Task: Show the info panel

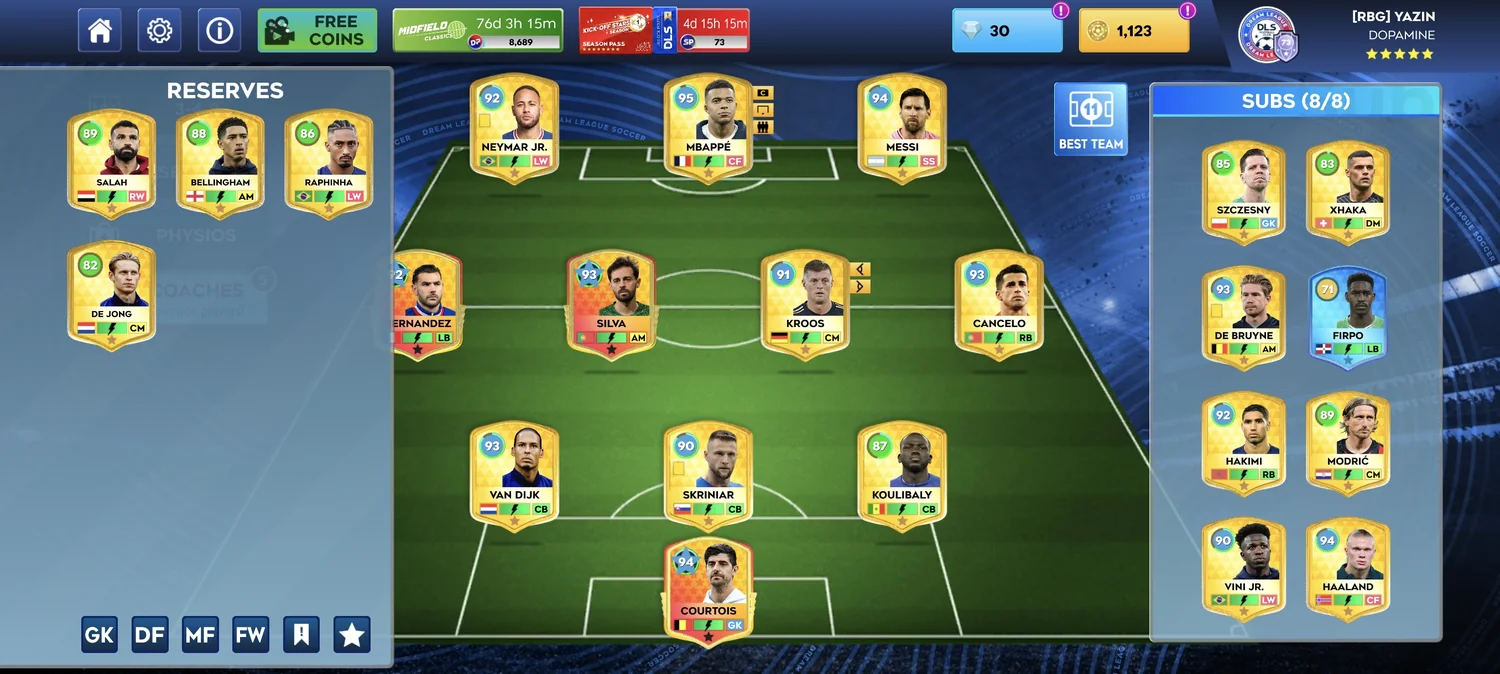Action: point(219,31)
